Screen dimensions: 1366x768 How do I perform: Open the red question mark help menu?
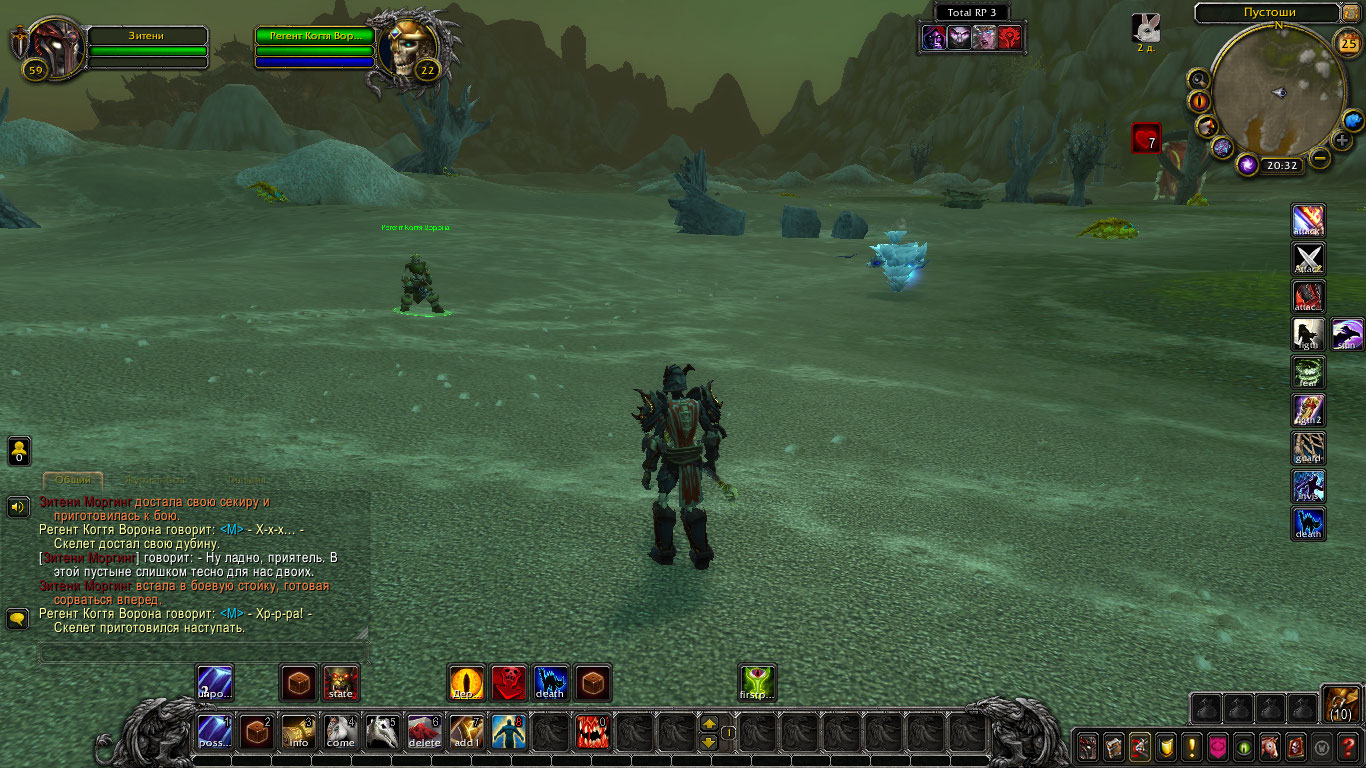pyautogui.click(x=1349, y=747)
